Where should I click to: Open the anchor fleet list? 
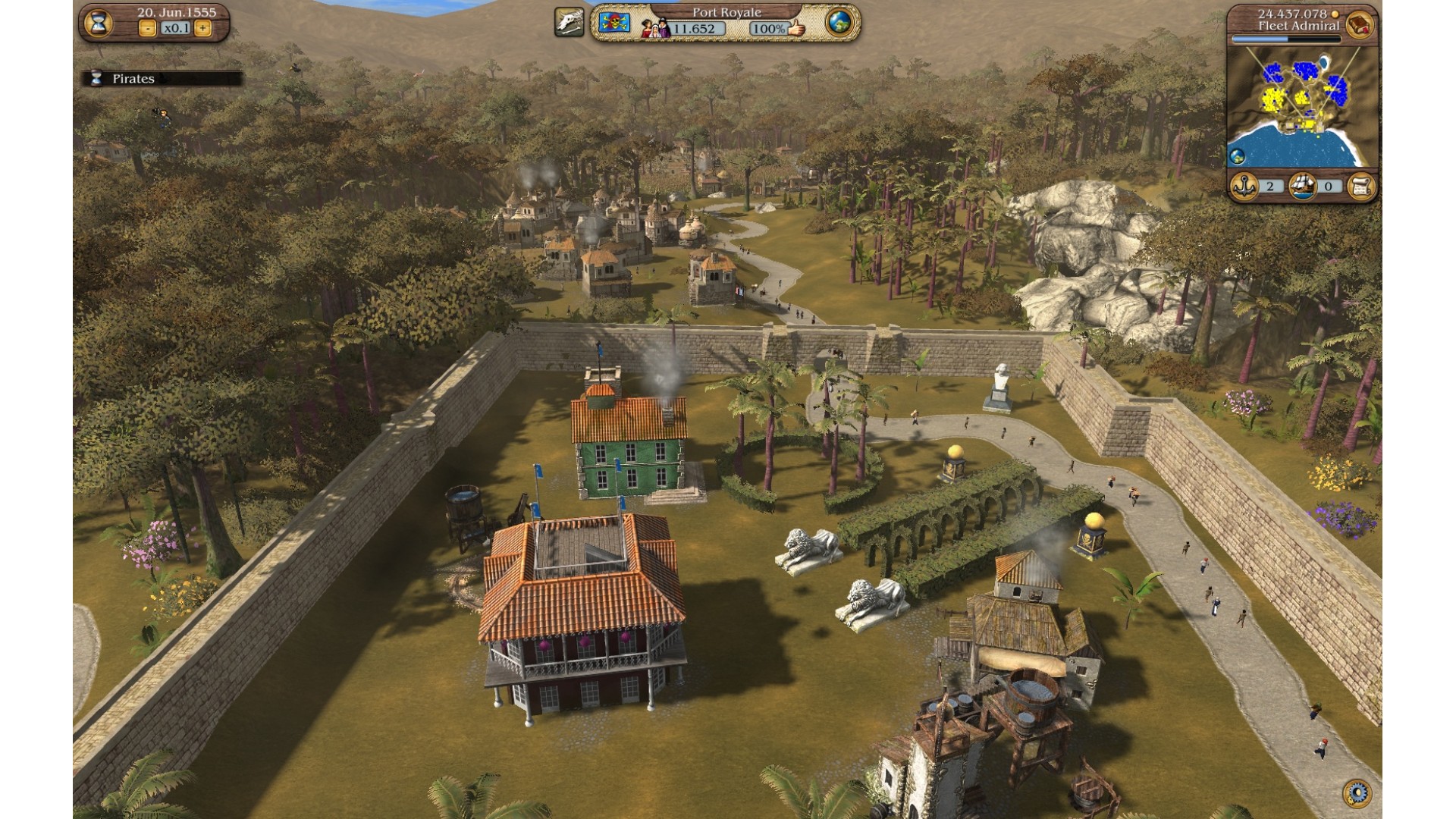1244,186
